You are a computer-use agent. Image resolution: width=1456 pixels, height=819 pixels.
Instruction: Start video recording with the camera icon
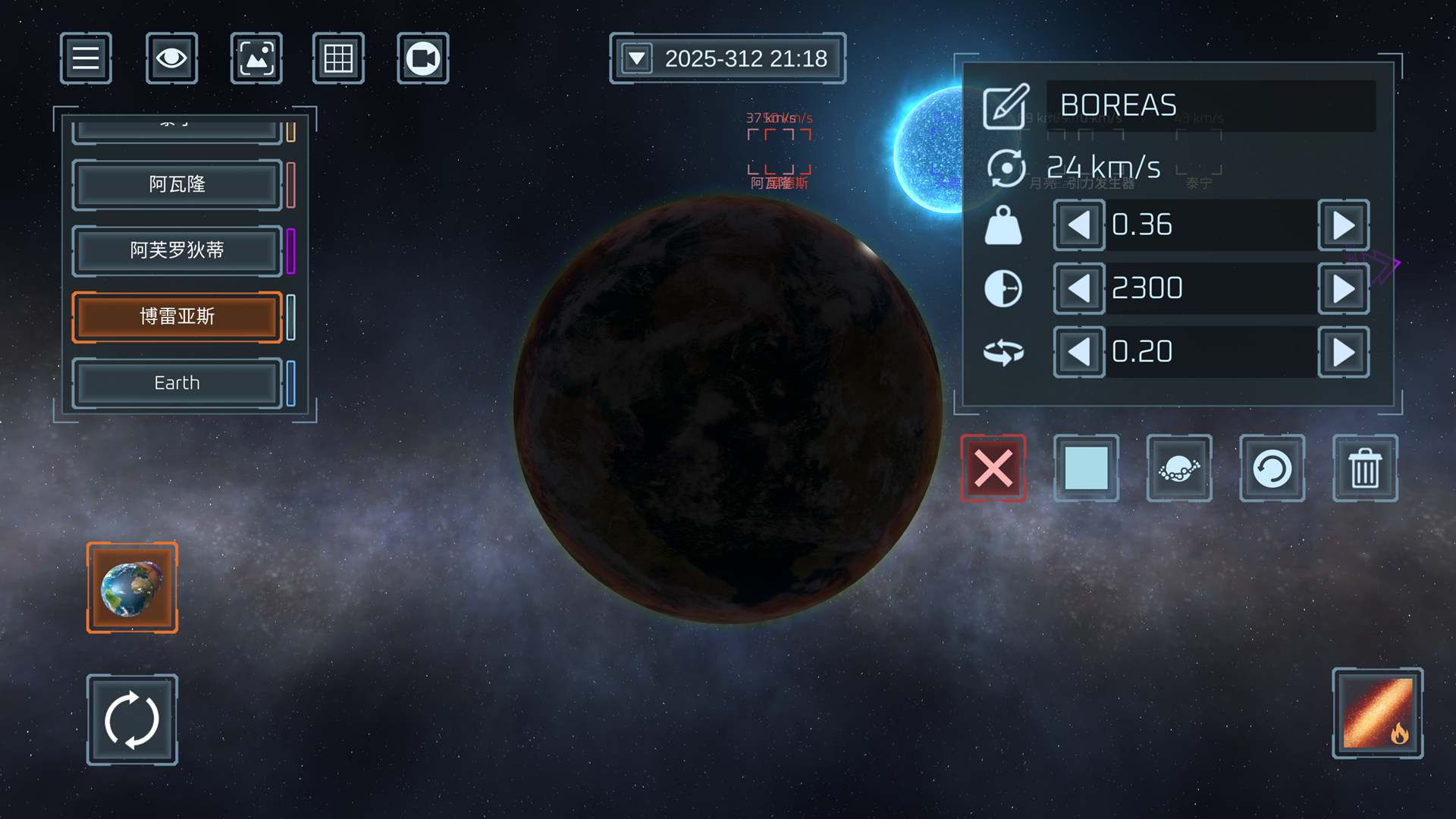tap(422, 58)
